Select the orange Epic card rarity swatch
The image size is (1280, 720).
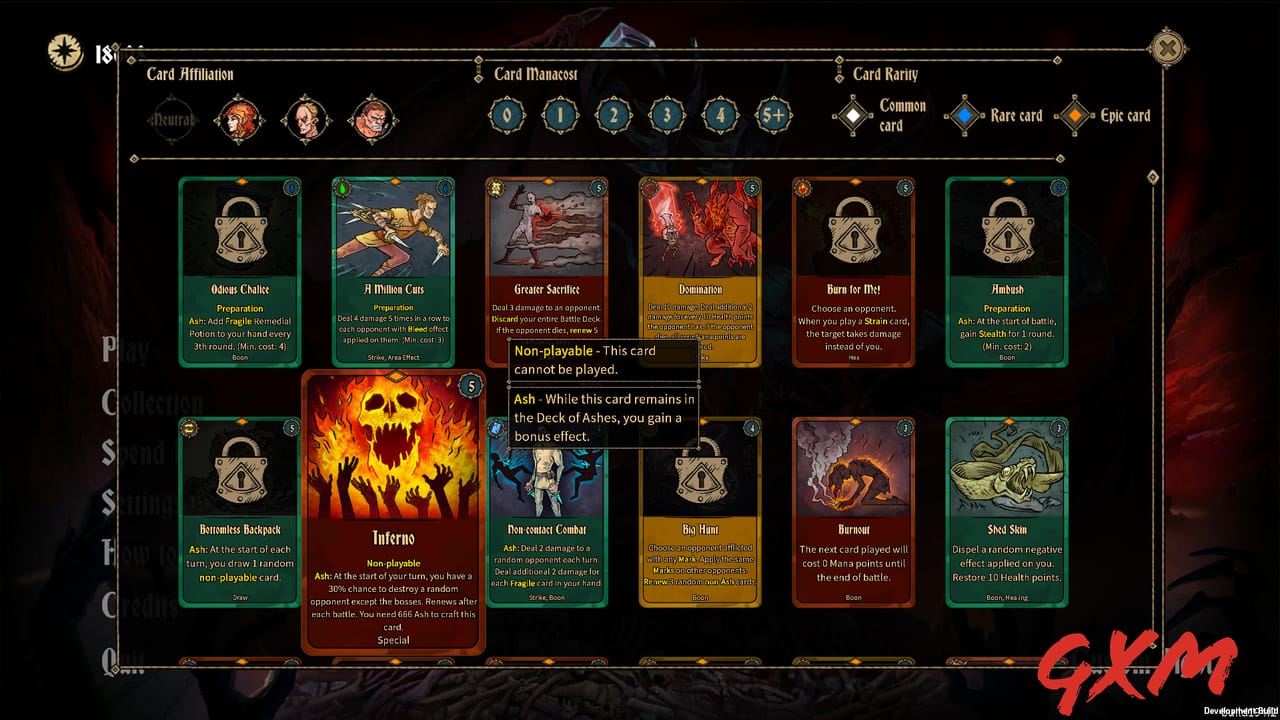[1076, 115]
